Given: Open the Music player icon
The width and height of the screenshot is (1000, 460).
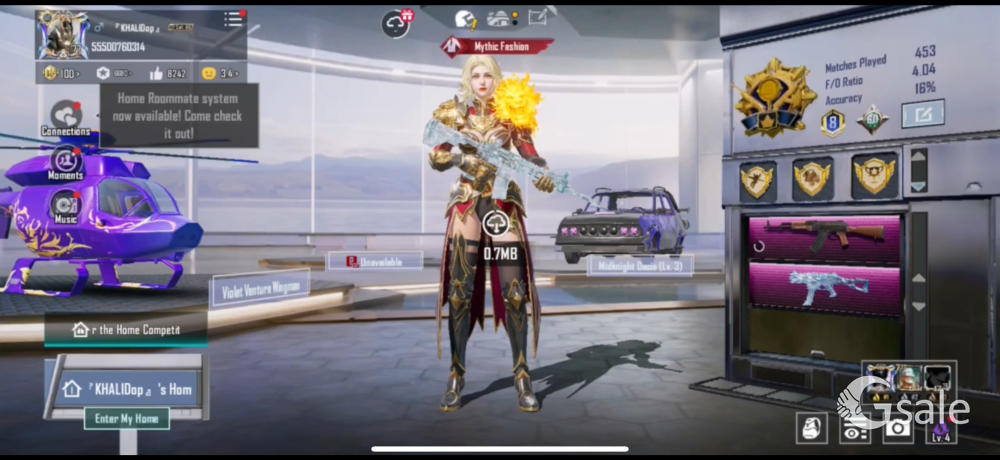Looking at the screenshot, I should pos(66,206).
